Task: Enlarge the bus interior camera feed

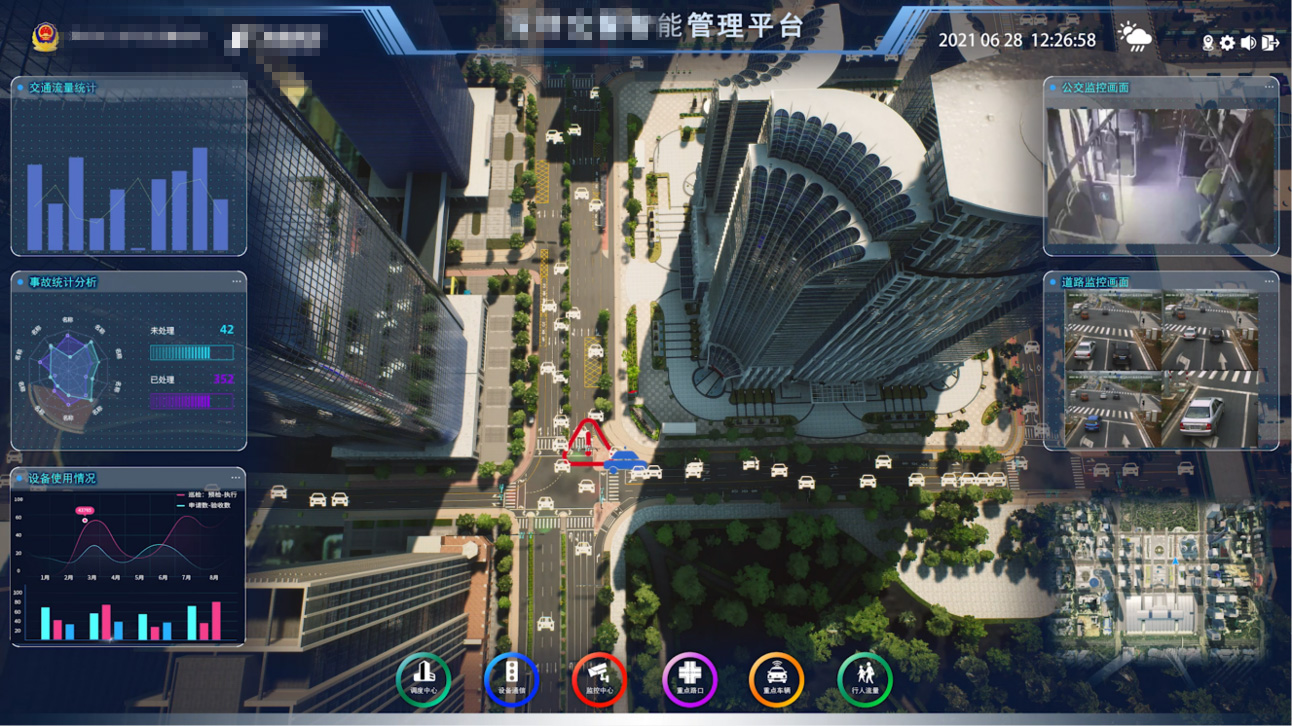Action: [1160, 175]
